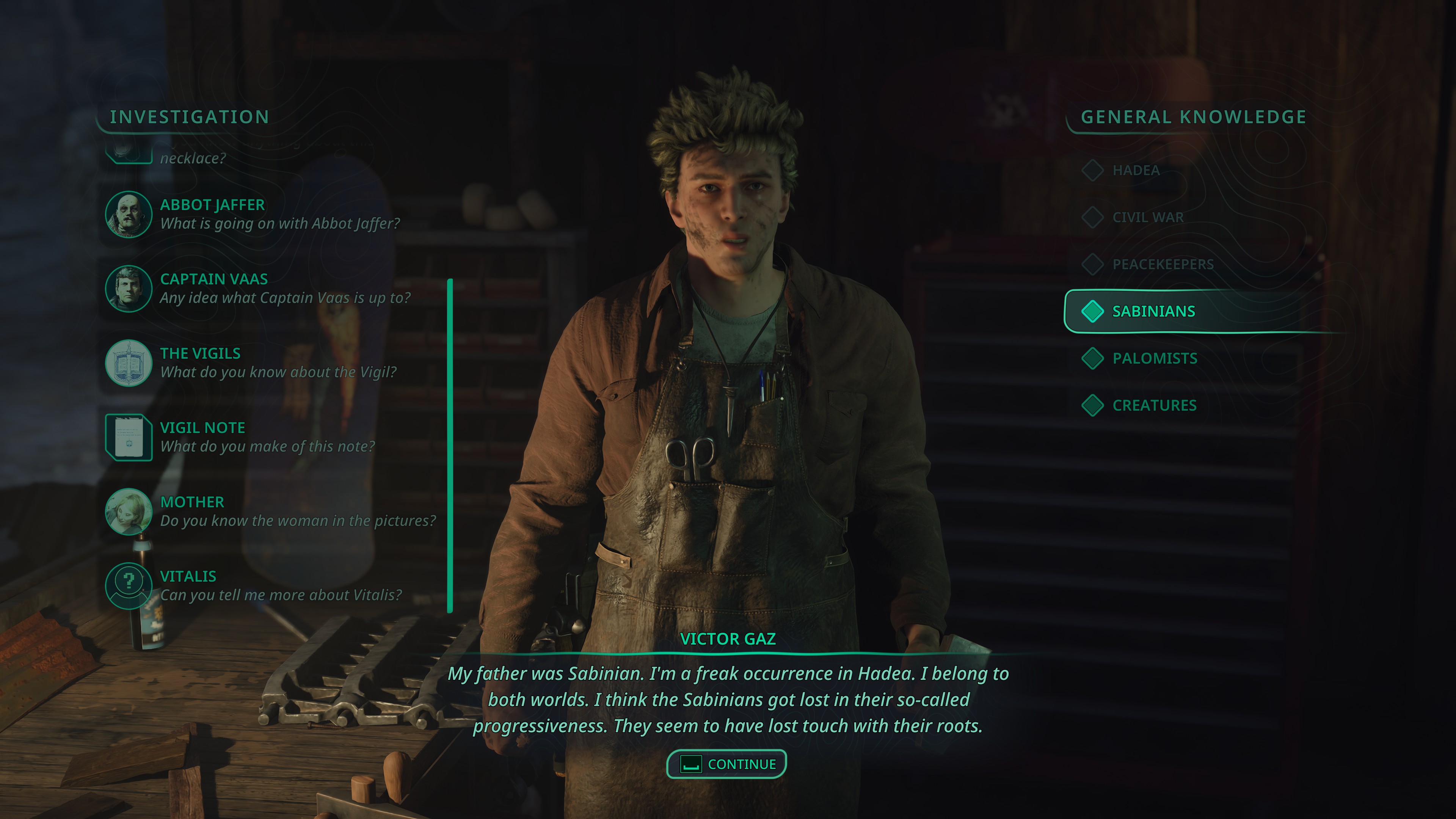
Task: Click the highlighted Sabinians topic
Action: click(x=1153, y=311)
